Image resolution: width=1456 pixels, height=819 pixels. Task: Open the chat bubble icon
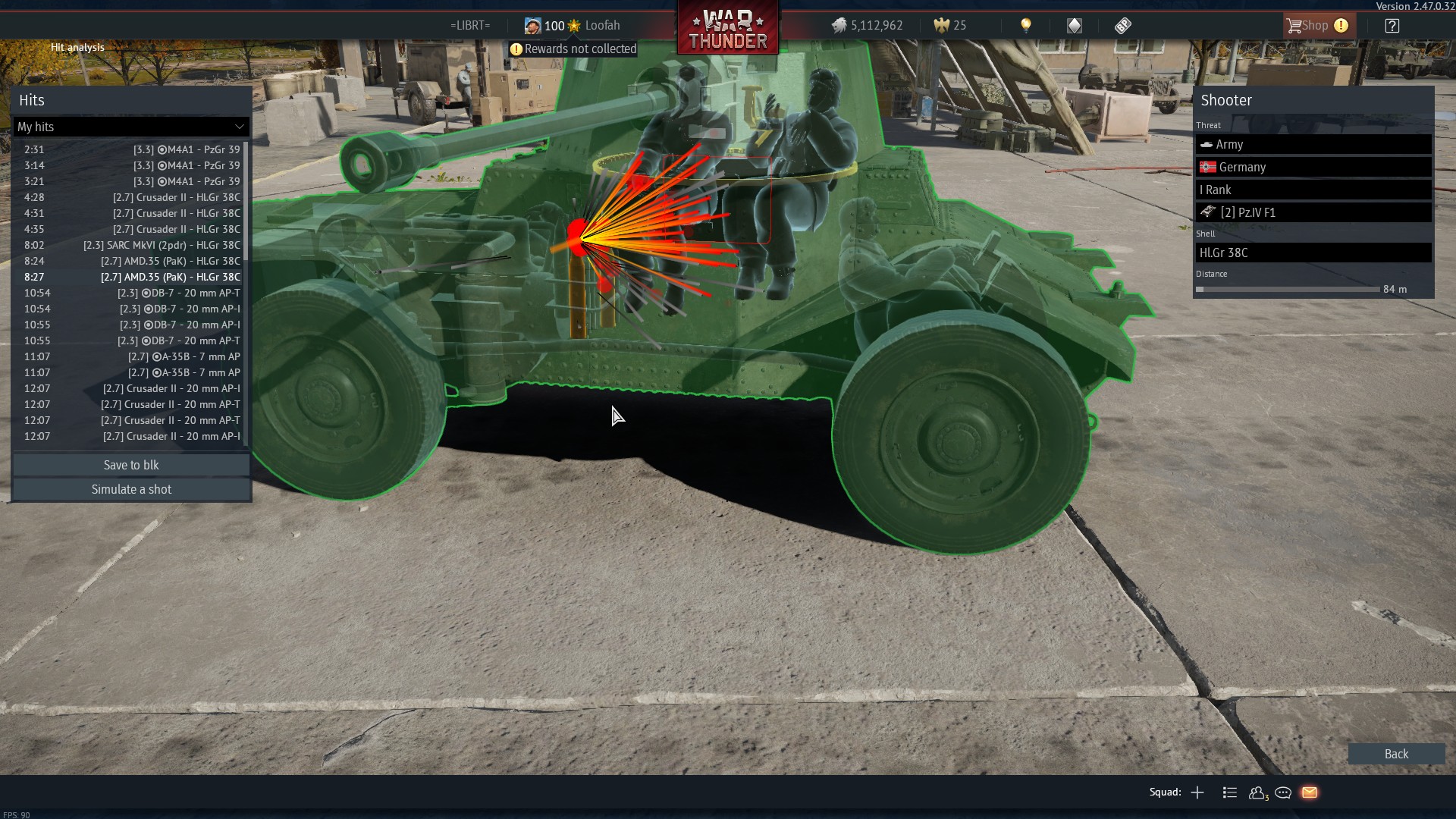tap(1284, 792)
